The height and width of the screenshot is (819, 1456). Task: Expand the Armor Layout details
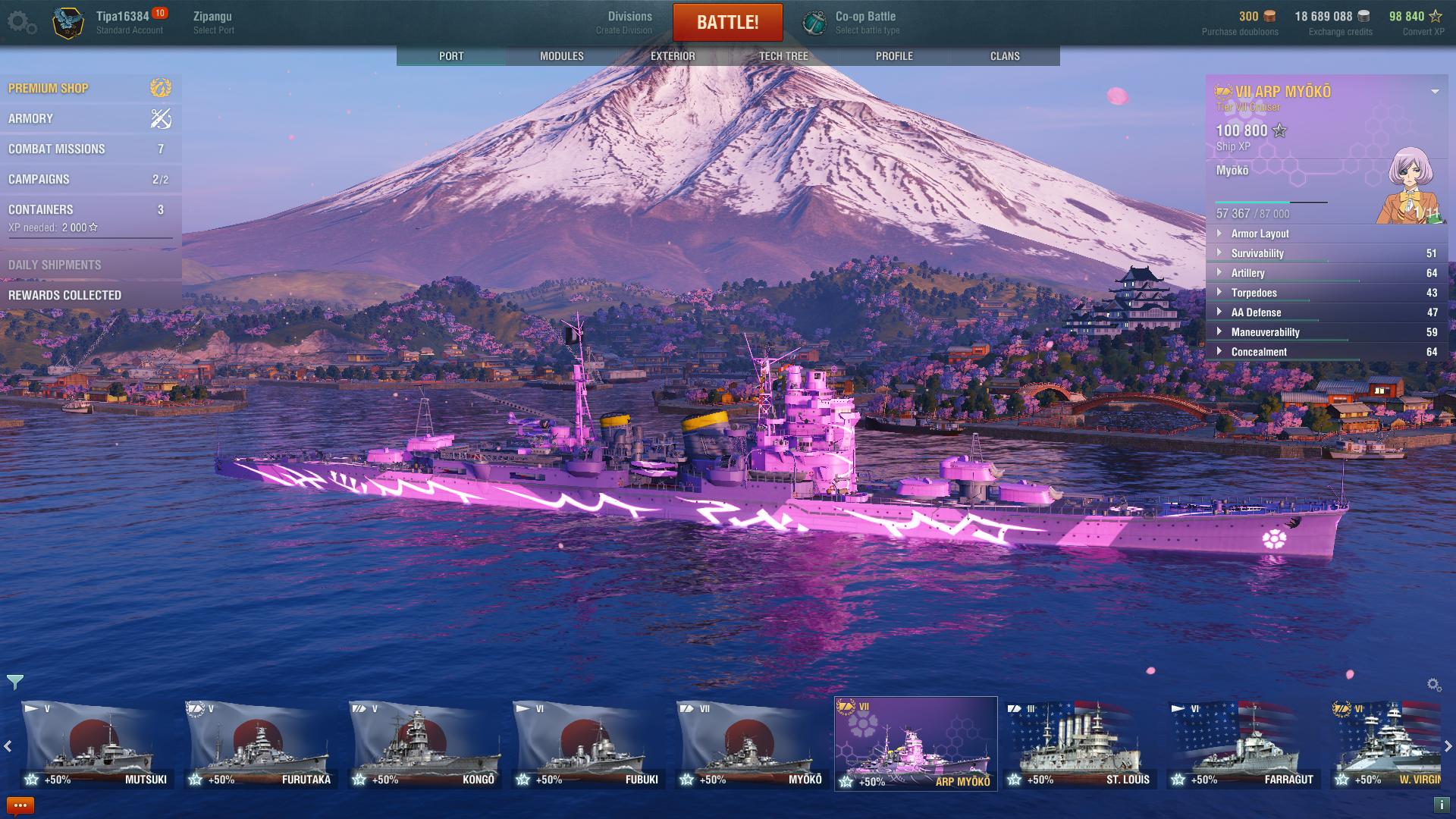[1259, 234]
